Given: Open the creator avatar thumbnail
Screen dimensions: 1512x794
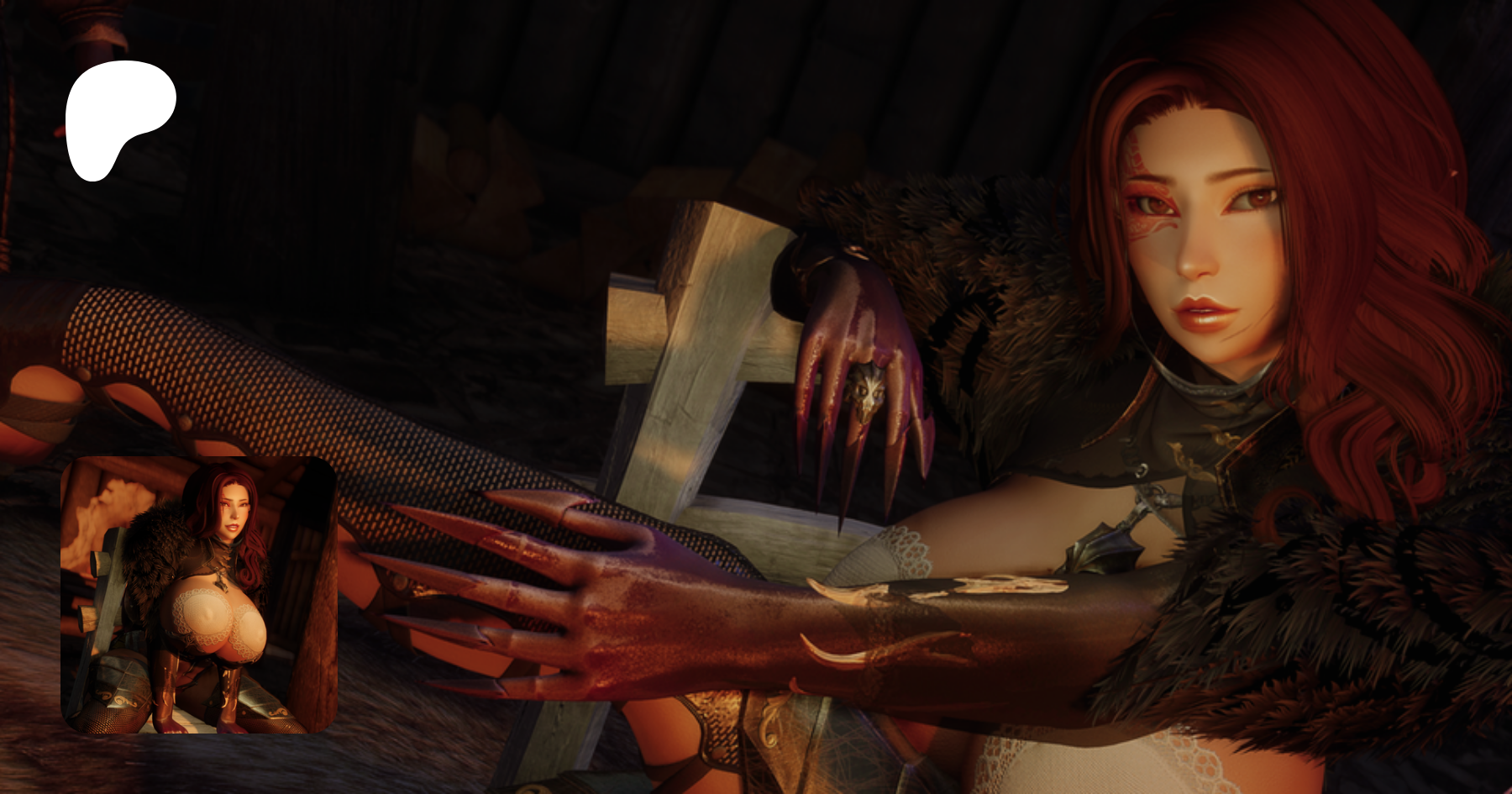Looking at the screenshot, I should pyautogui.click(x=198, y=595).
